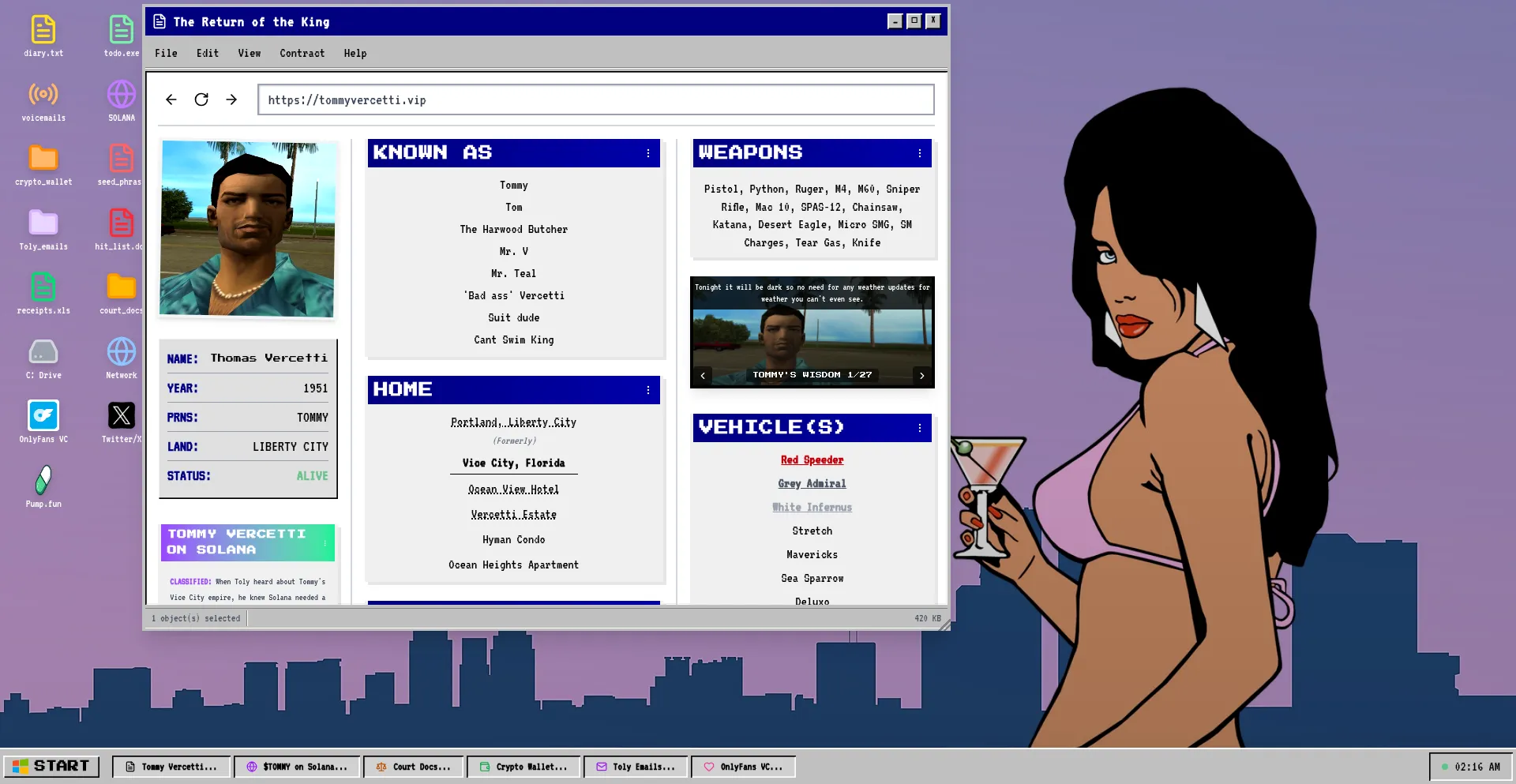Open the Contract menu
Screen dimensions: 1516x784
302,53
